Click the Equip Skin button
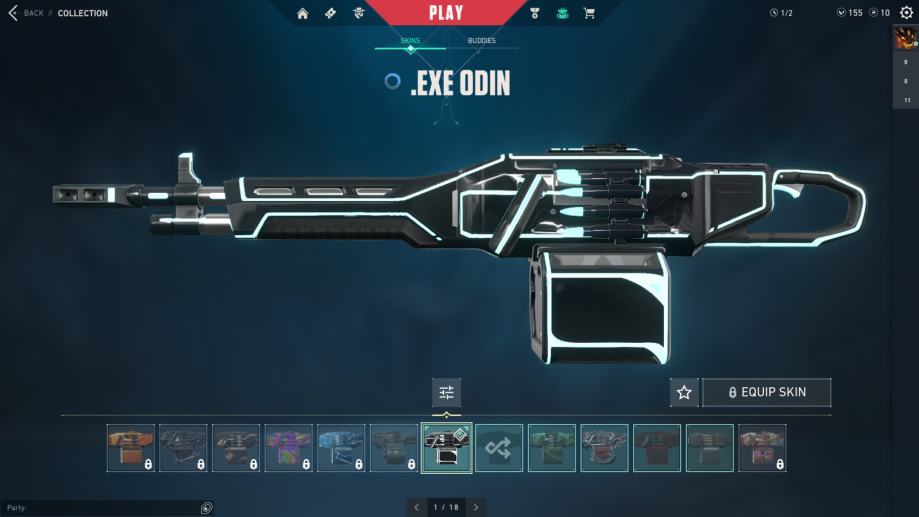 [766, 392]
